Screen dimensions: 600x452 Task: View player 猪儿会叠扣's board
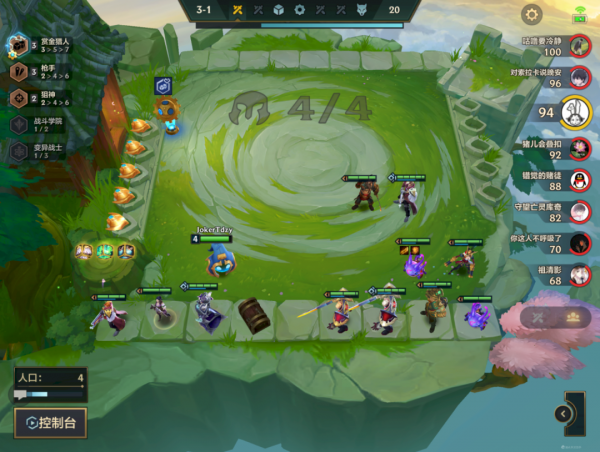tap(578, 149)
